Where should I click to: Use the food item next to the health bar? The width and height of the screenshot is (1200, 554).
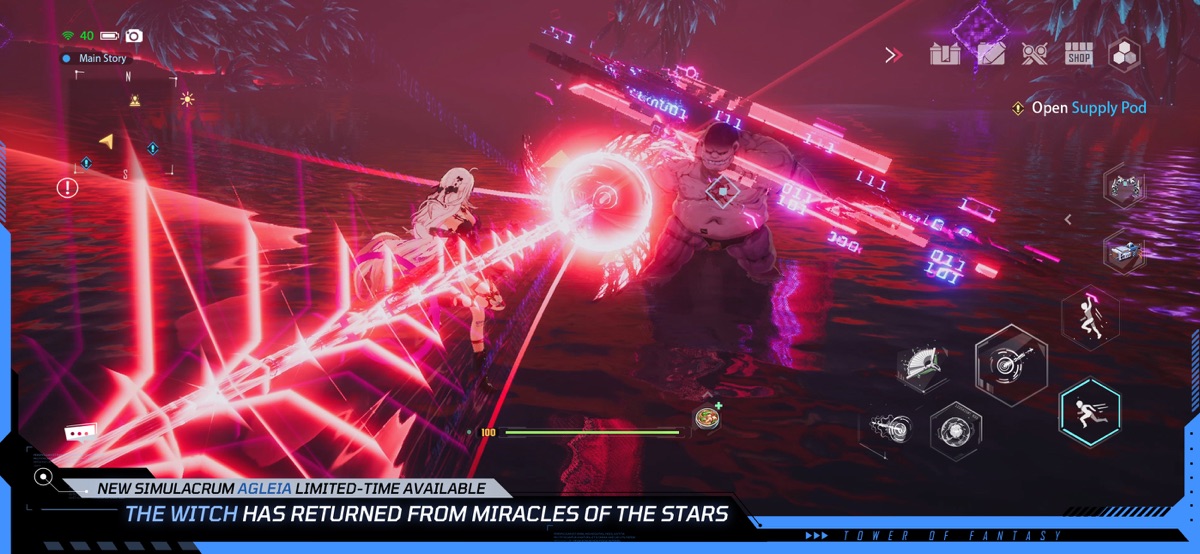pyautogui.click(x=708, y=418)
